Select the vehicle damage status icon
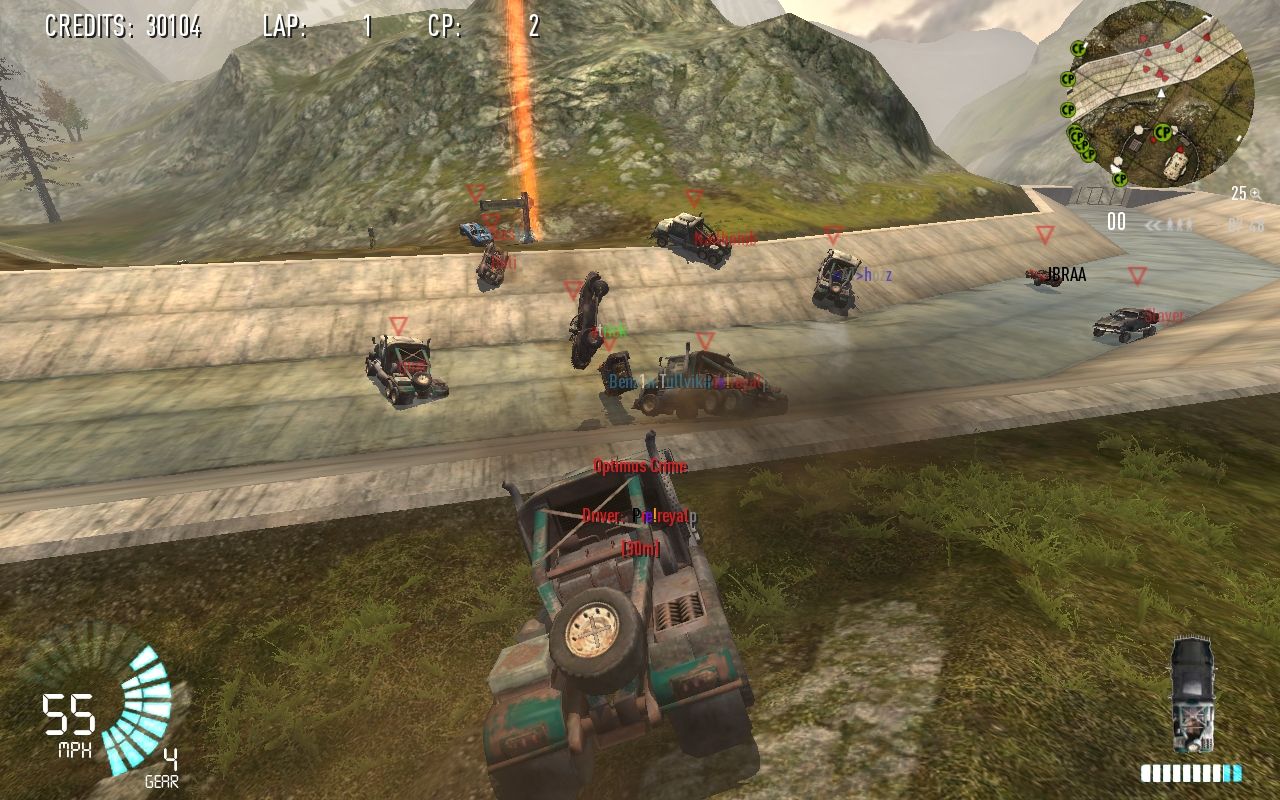The width and height of the screenshot is (1280, 800). (1193, 695)
